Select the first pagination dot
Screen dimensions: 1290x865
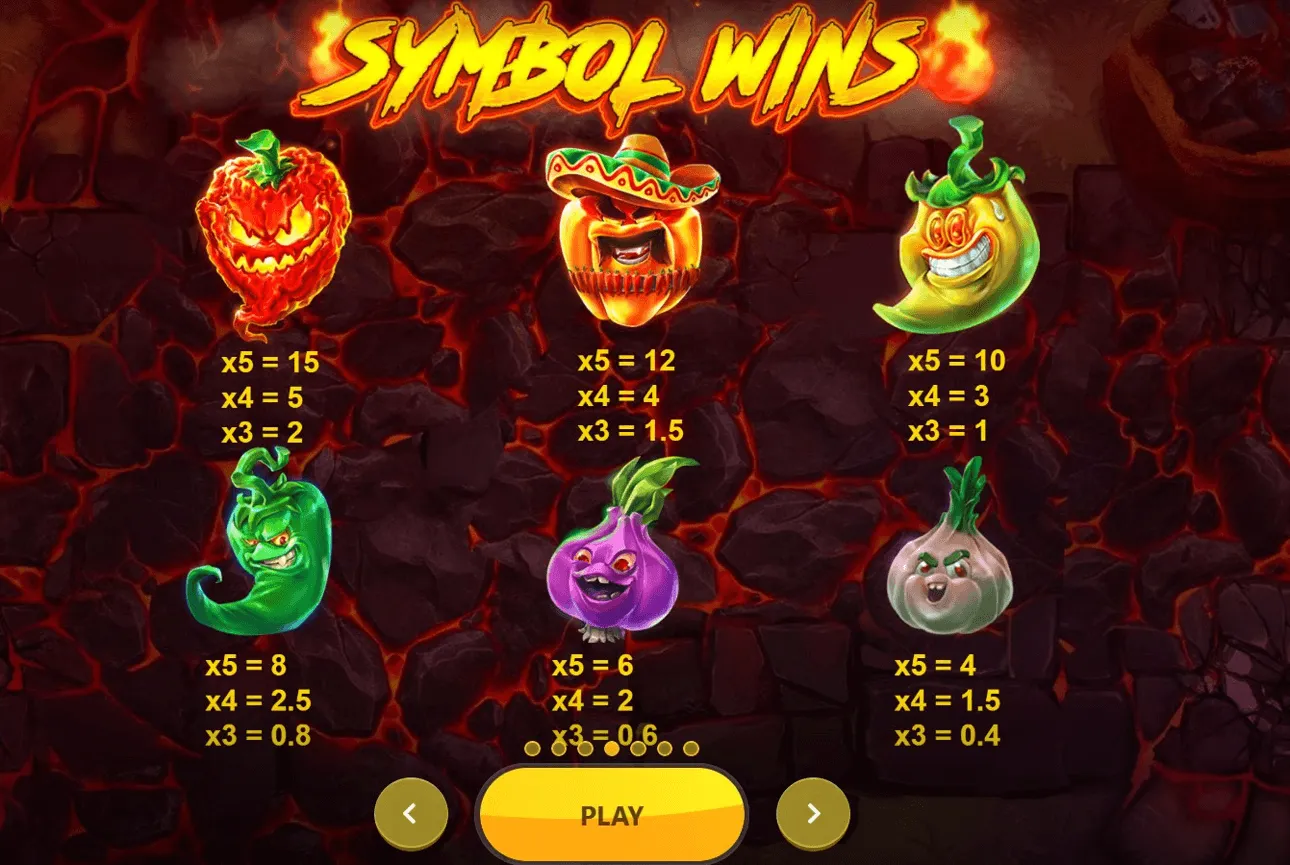tap(532, 749)
